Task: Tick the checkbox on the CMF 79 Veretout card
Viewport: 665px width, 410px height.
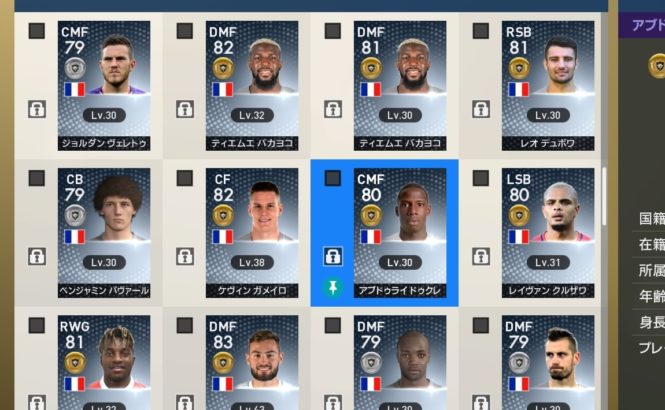Action: [x=37, y=31]
